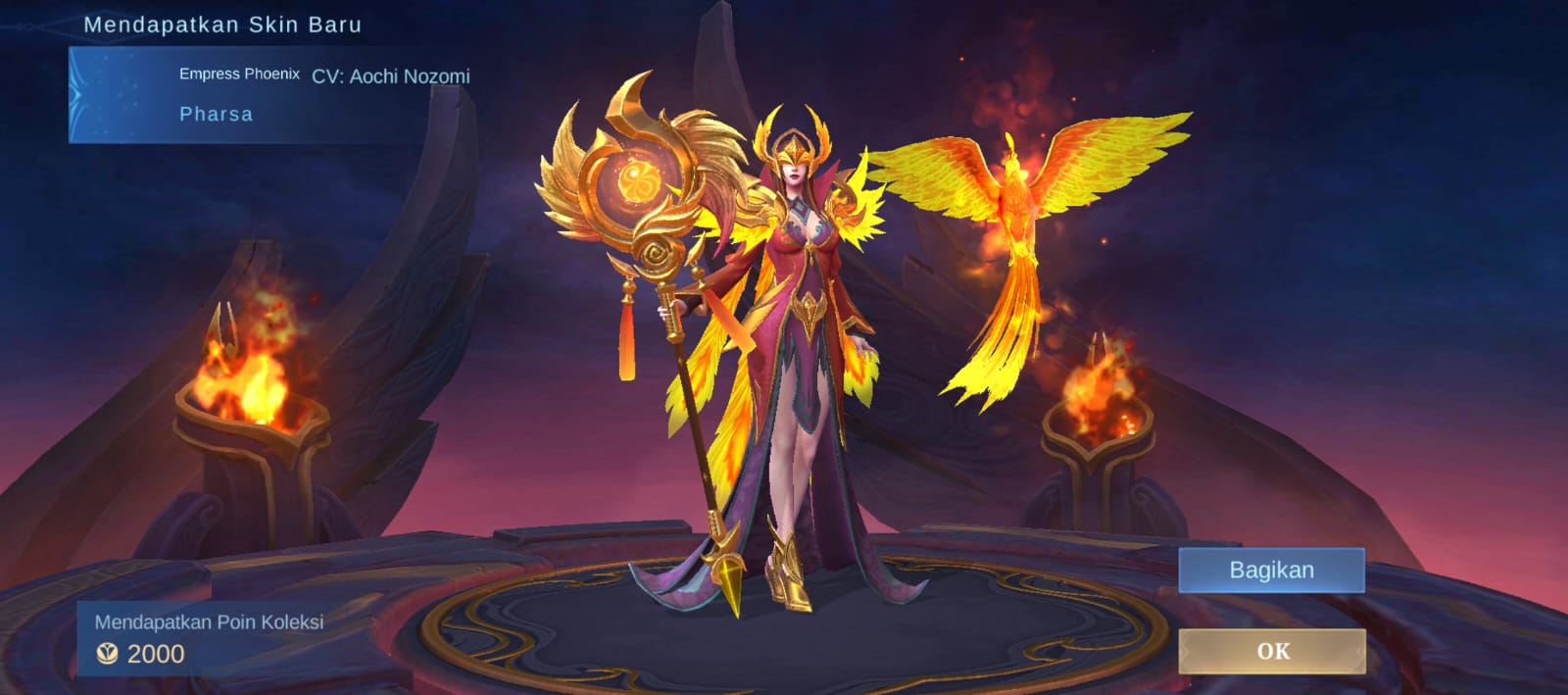Share the skin via Bagikan button
Screen dimensions: 1568x695
click(1271, 571)
